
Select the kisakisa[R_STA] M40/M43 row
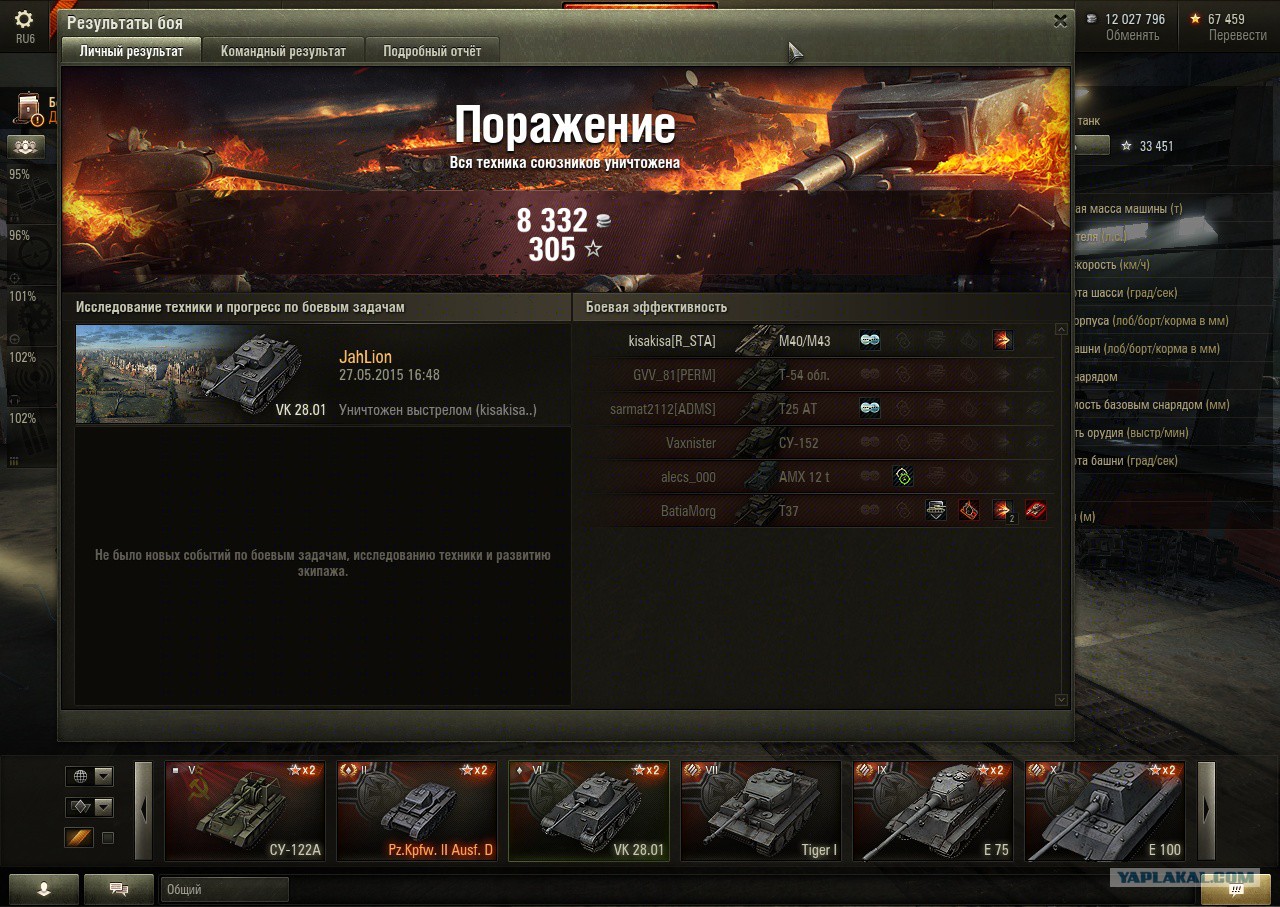pyautogui.click(x=815, y=341)
